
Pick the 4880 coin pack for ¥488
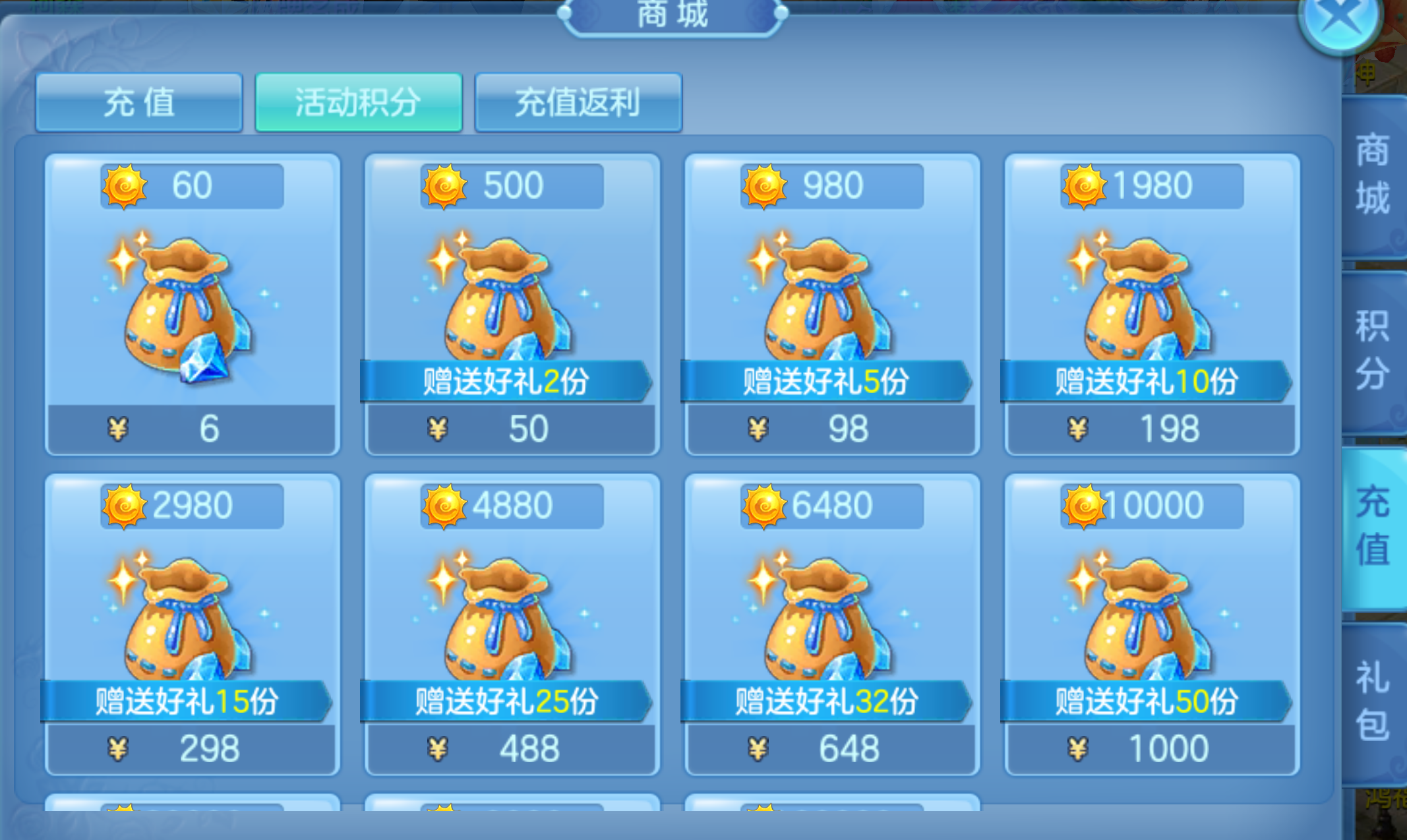click(512, 624)
